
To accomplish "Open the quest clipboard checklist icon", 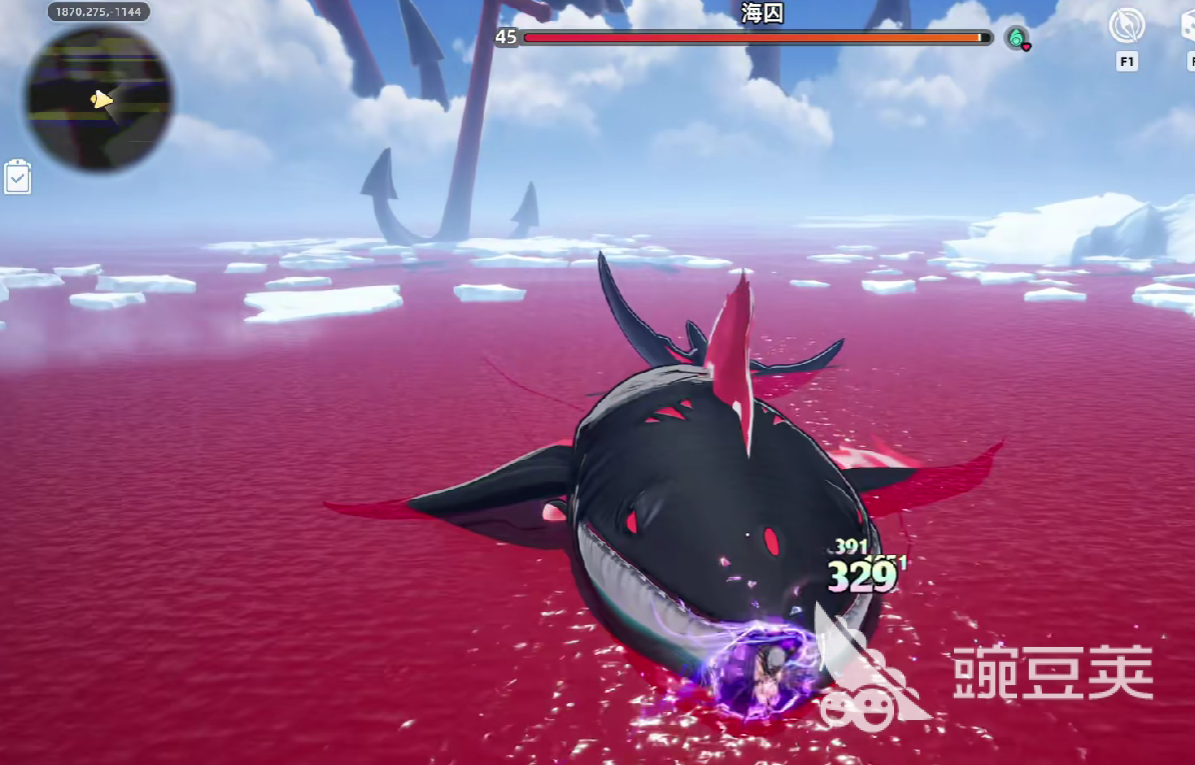I will (18, 177).
